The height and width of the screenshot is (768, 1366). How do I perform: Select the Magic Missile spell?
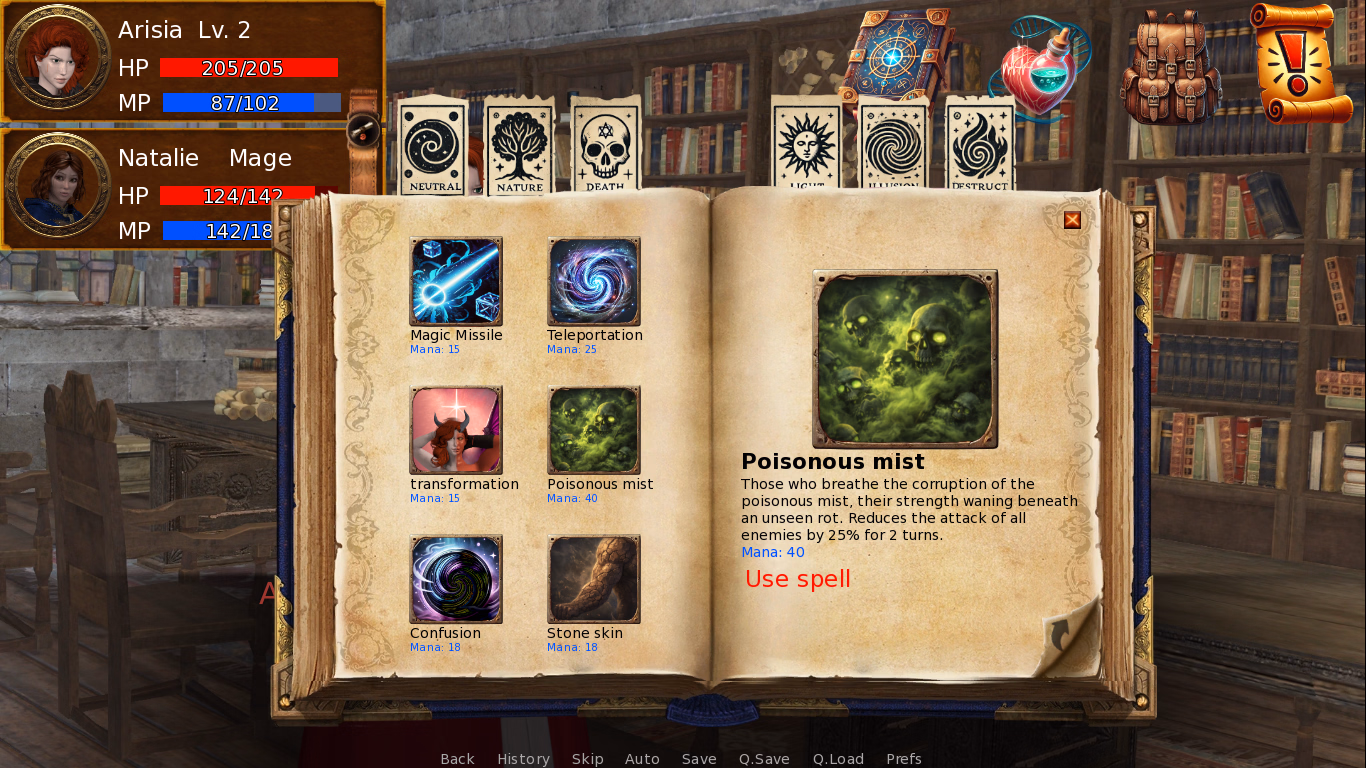(x=456, y=281)
